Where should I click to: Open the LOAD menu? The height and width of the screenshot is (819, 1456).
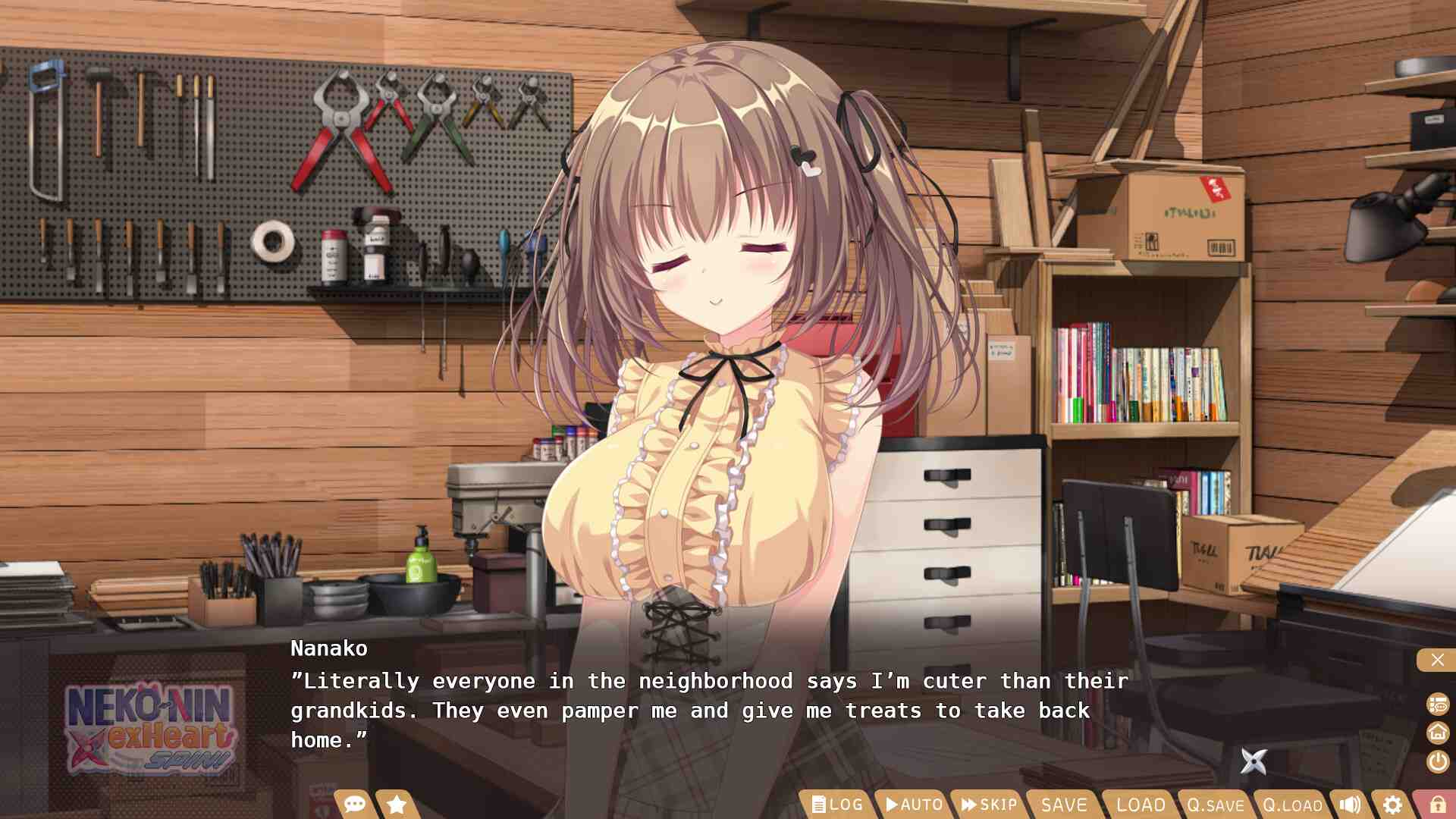[x=1141, y=805]
